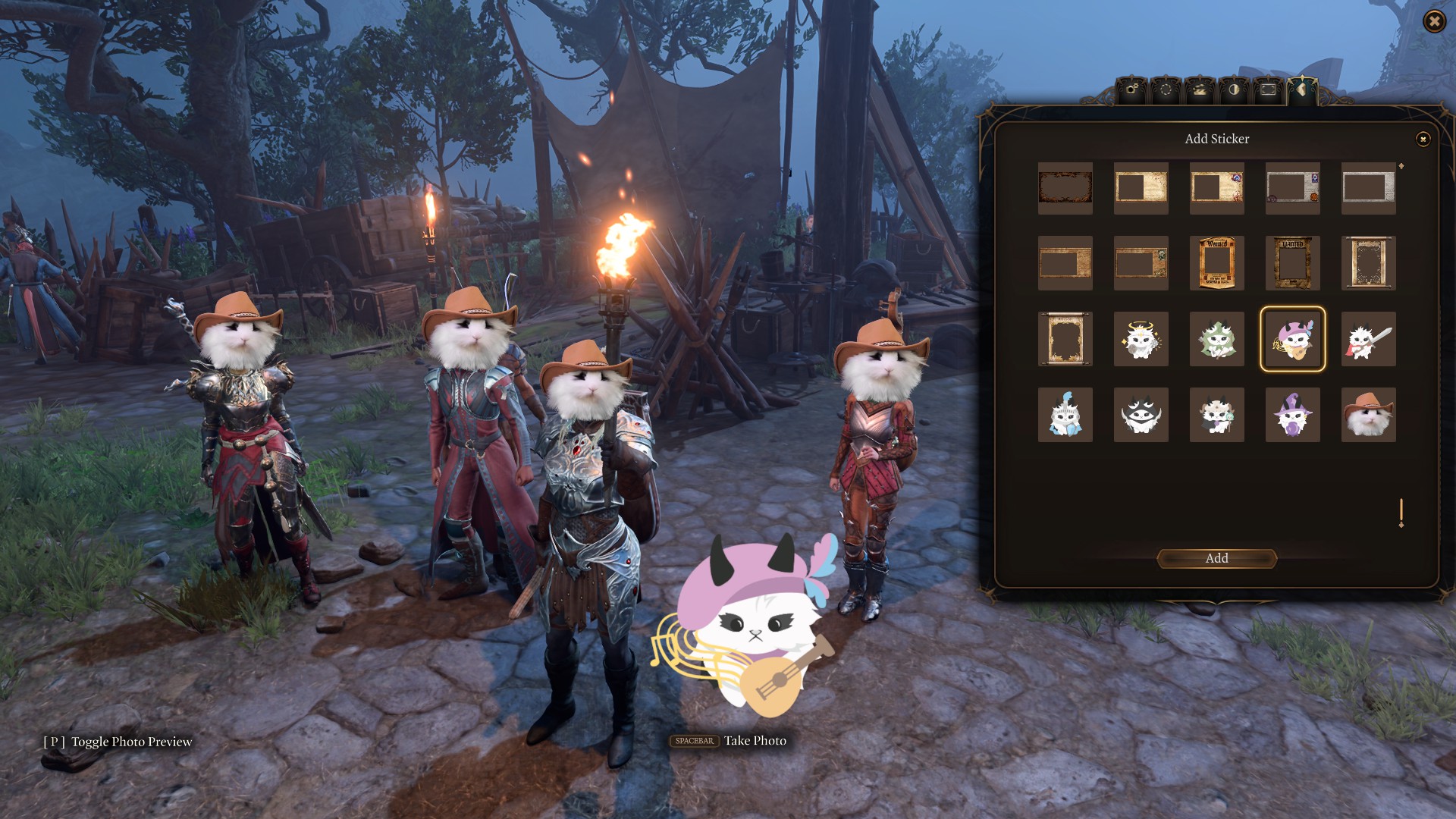Choose the sword-wielding cat sticker
Viewport: 1456px width, 819px height.
tap(1368, 339)
